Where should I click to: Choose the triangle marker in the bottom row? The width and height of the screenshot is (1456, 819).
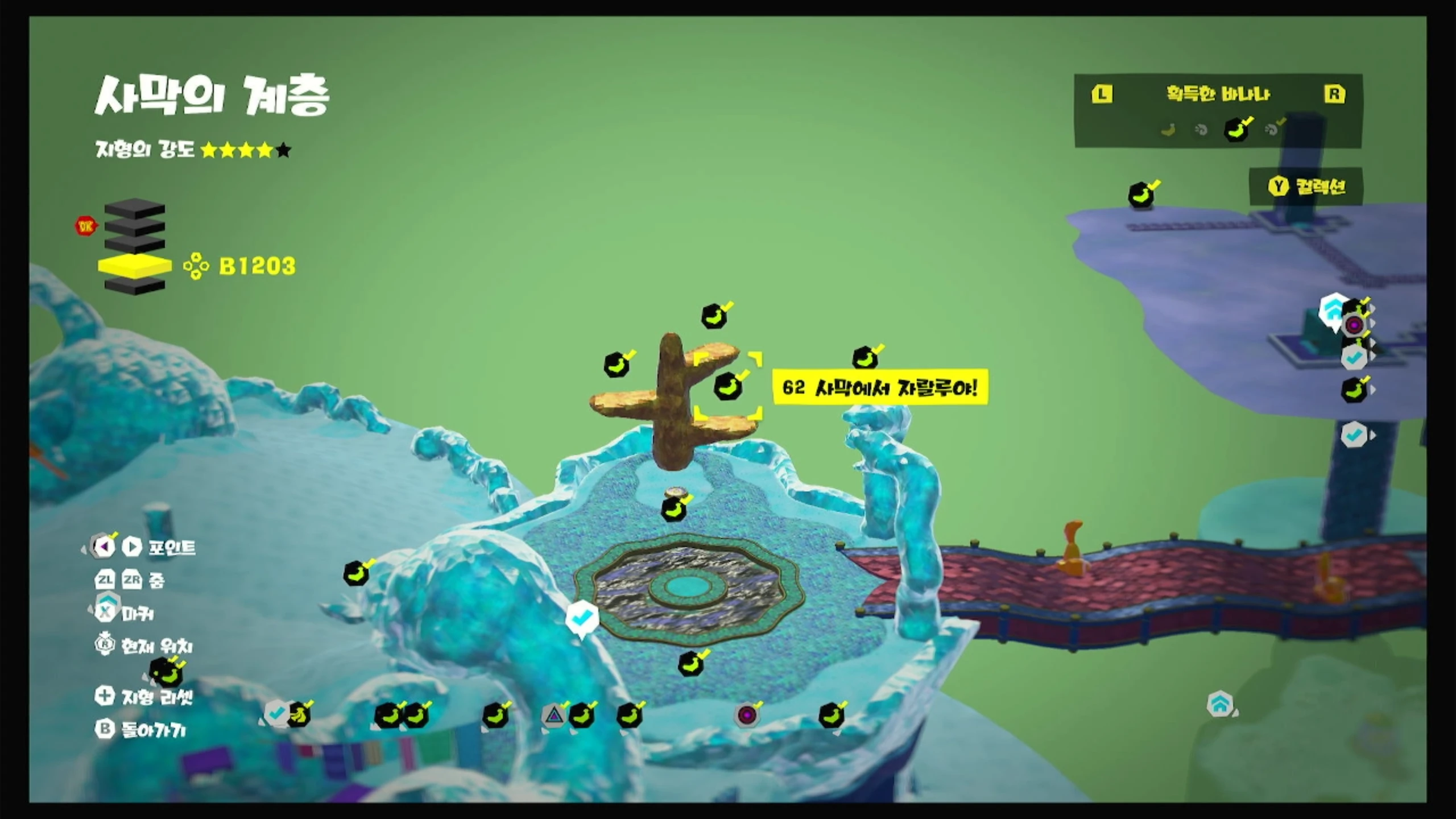coord(553,715)
